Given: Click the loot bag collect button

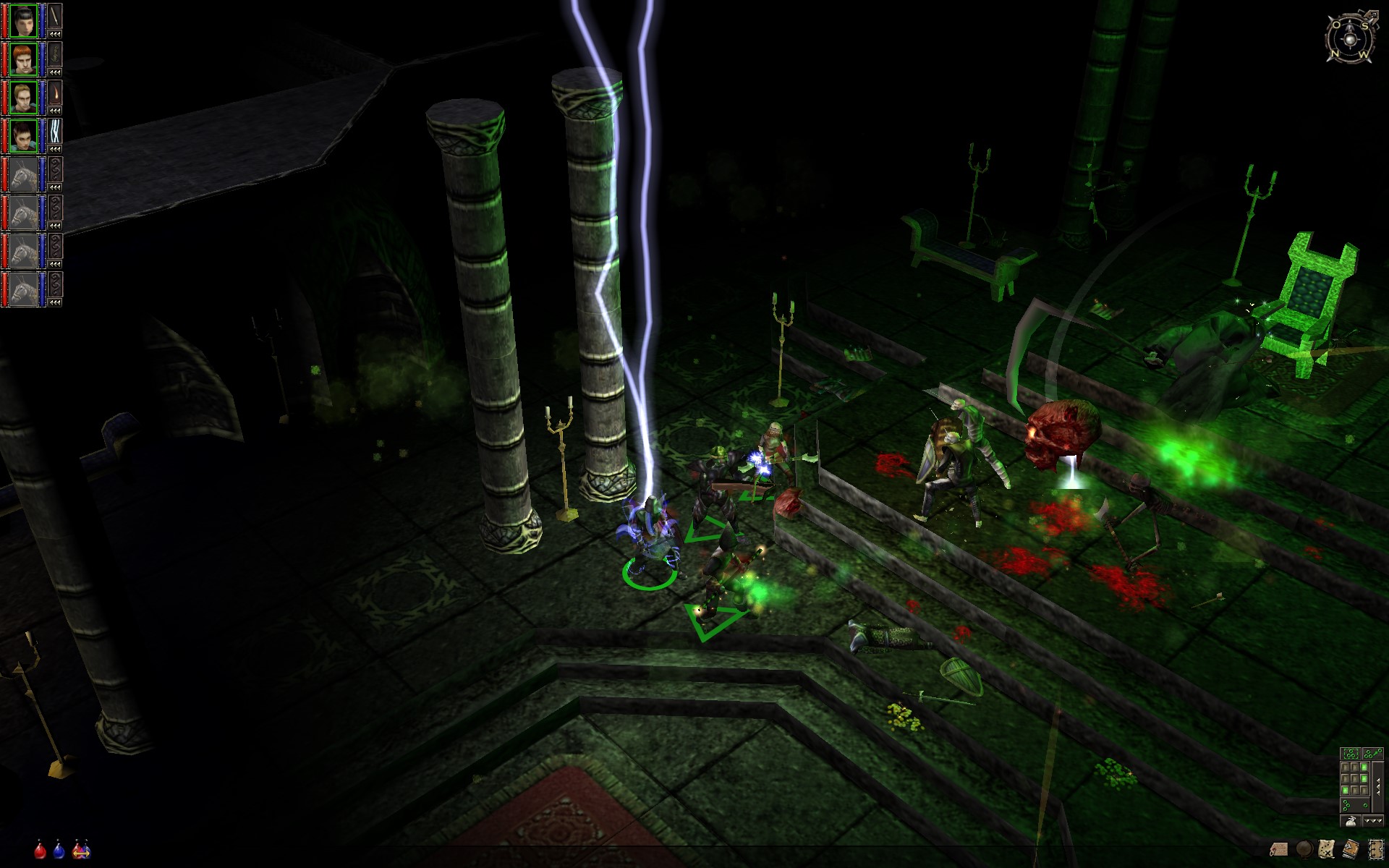Looking at the screenshot, I should 1350,821.
